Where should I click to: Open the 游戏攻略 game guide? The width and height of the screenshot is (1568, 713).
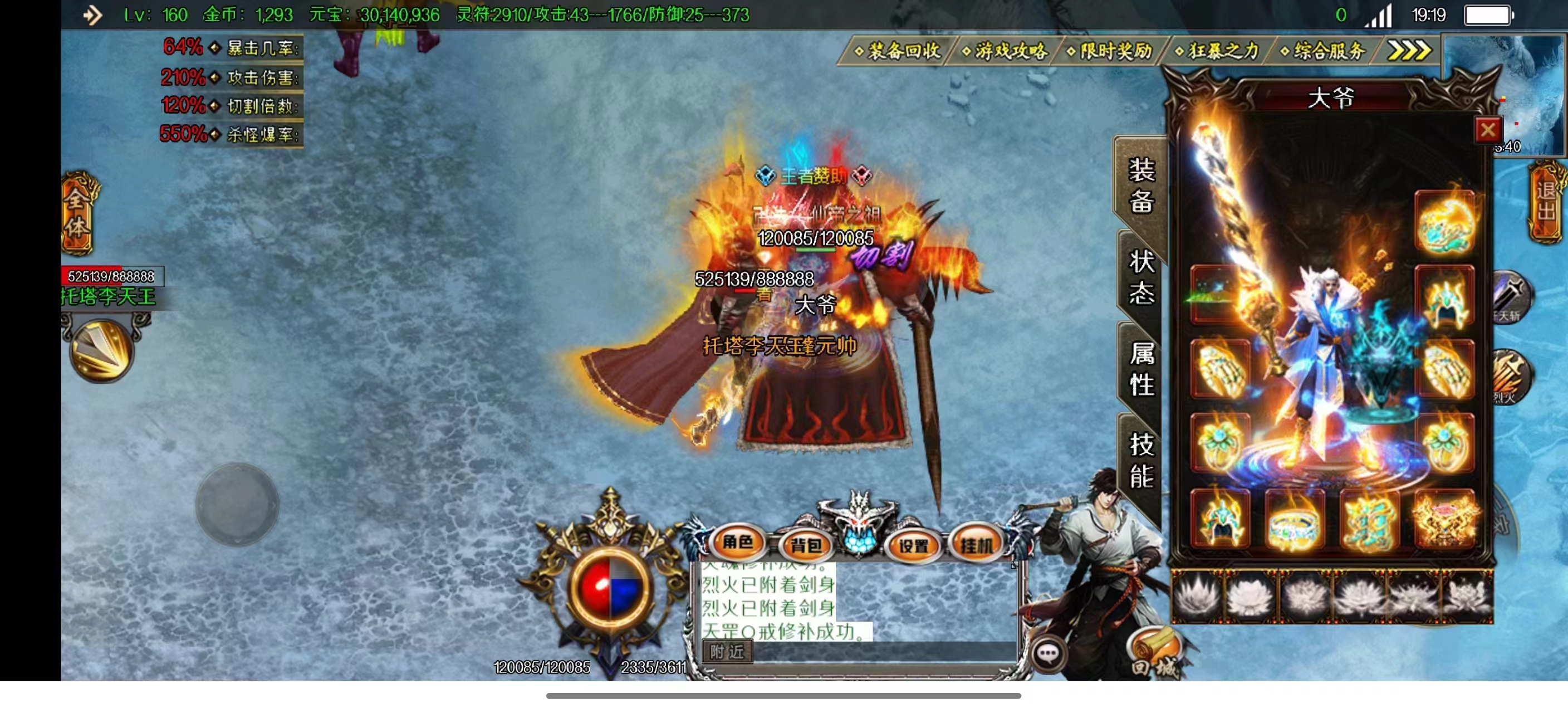[x=1006, y=51]
